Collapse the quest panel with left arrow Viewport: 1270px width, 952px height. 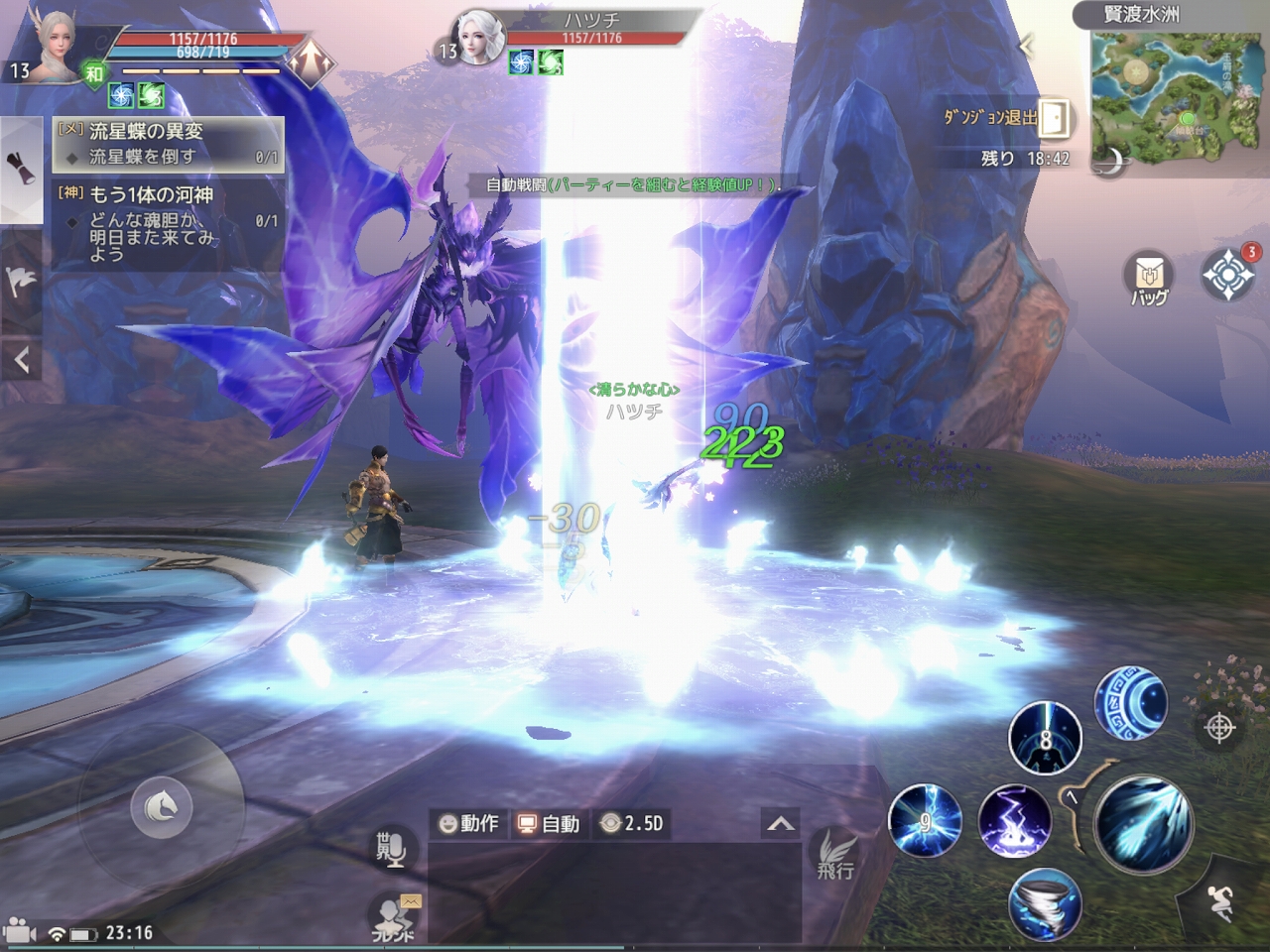[x=21, y=361]
